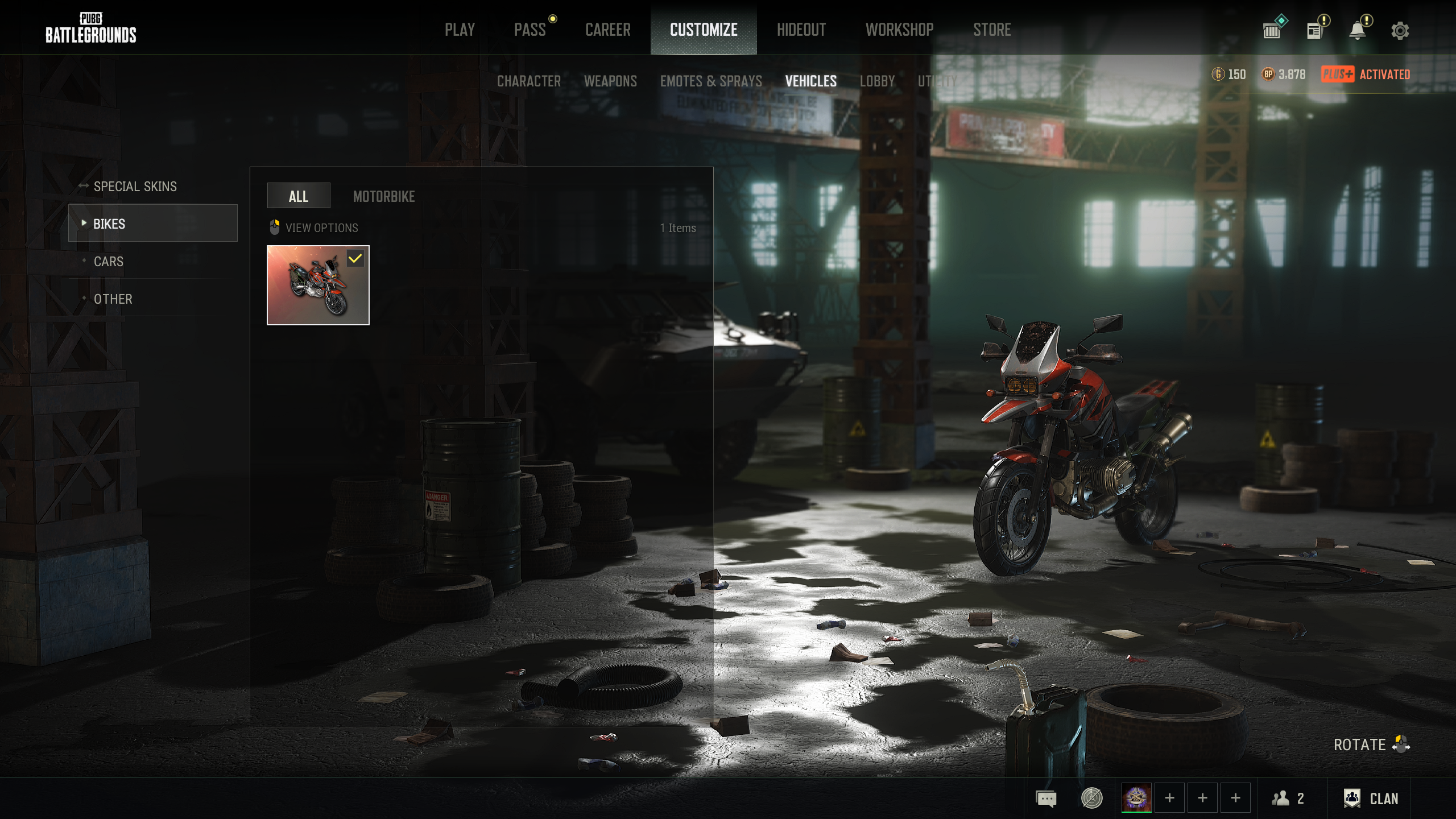Viewport: 1456px width, 819px height.
Task: Open the settings gear icon
Action: (x=1400, y=31)
